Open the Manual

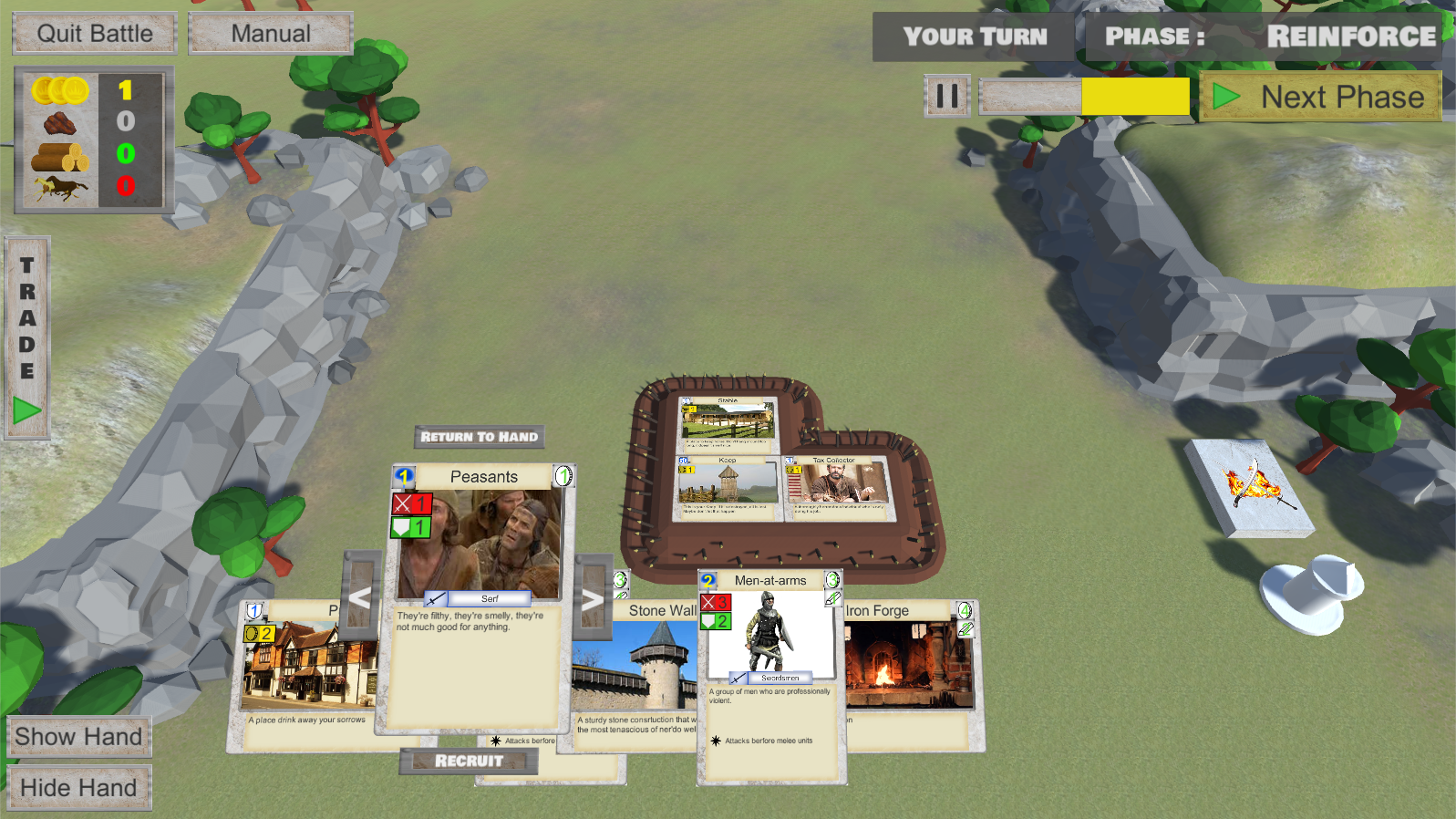(271, 34)
